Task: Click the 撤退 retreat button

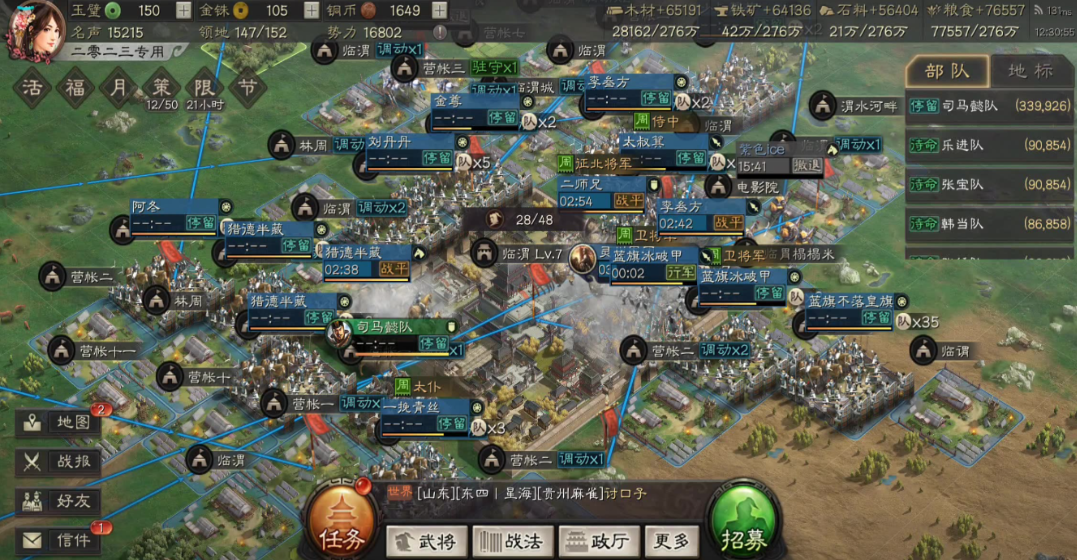Action: 807,166
